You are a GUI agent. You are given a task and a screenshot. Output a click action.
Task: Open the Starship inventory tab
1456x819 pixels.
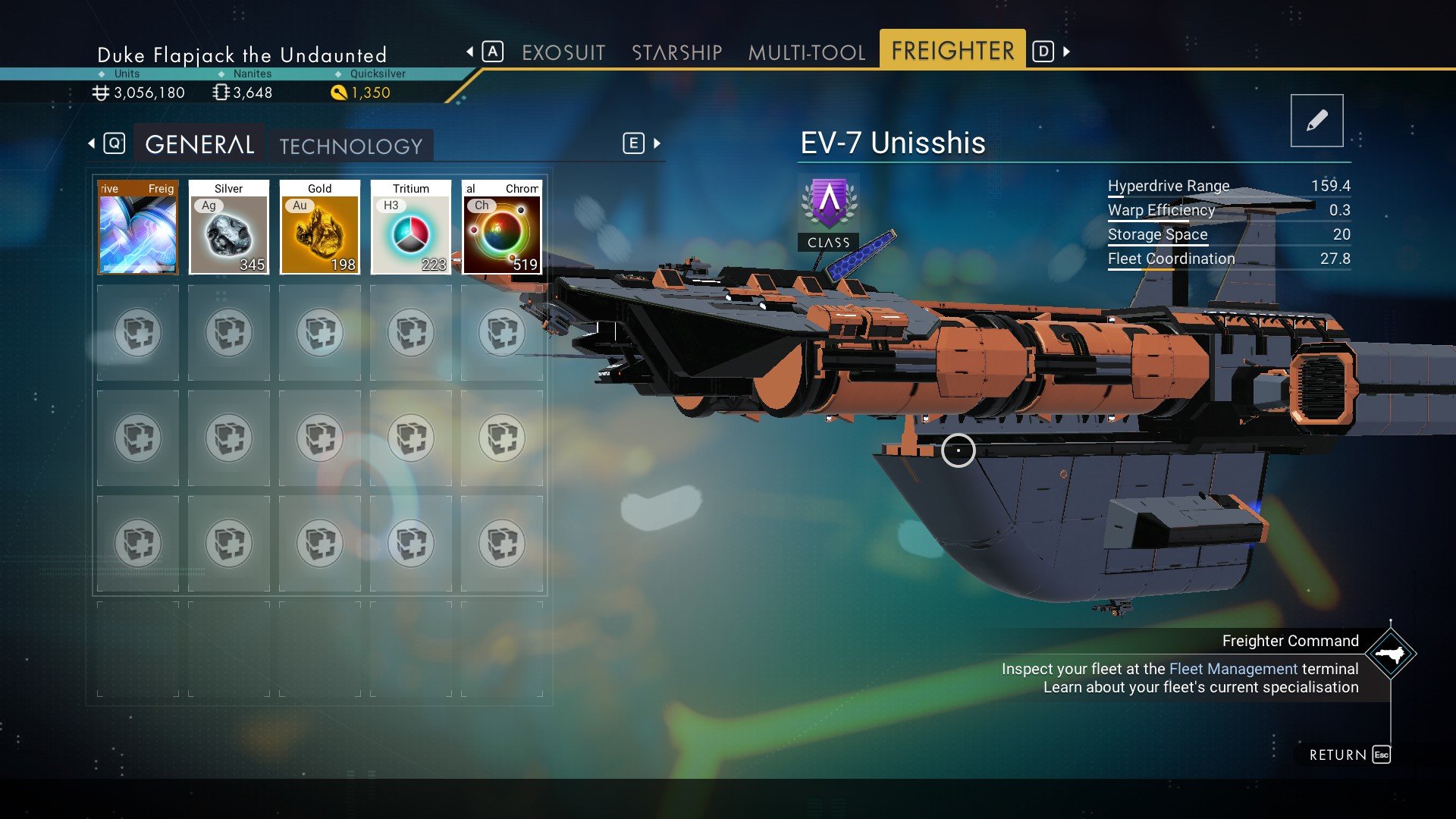(676, 52)
